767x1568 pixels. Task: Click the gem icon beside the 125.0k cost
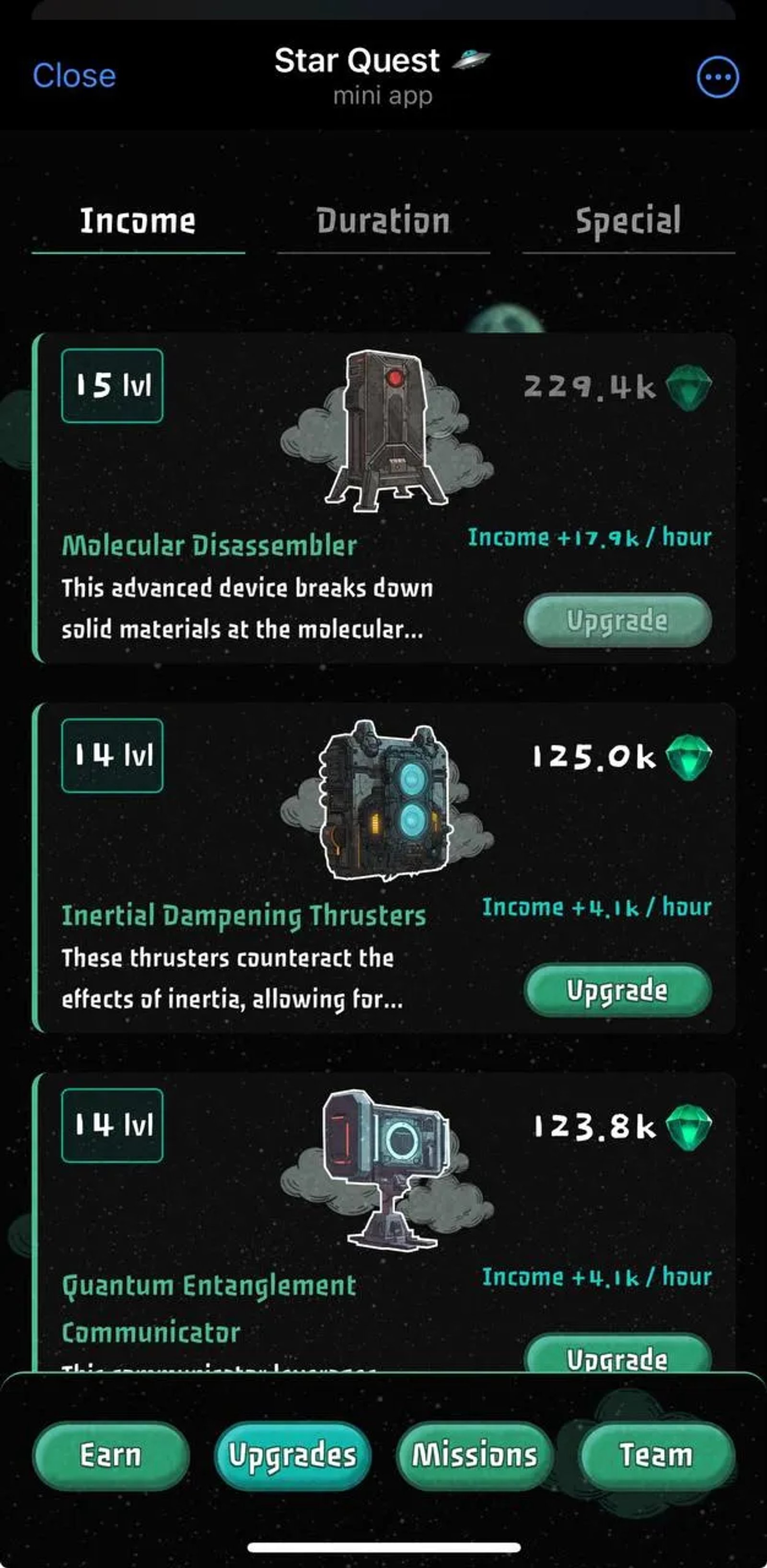(688, 757)
